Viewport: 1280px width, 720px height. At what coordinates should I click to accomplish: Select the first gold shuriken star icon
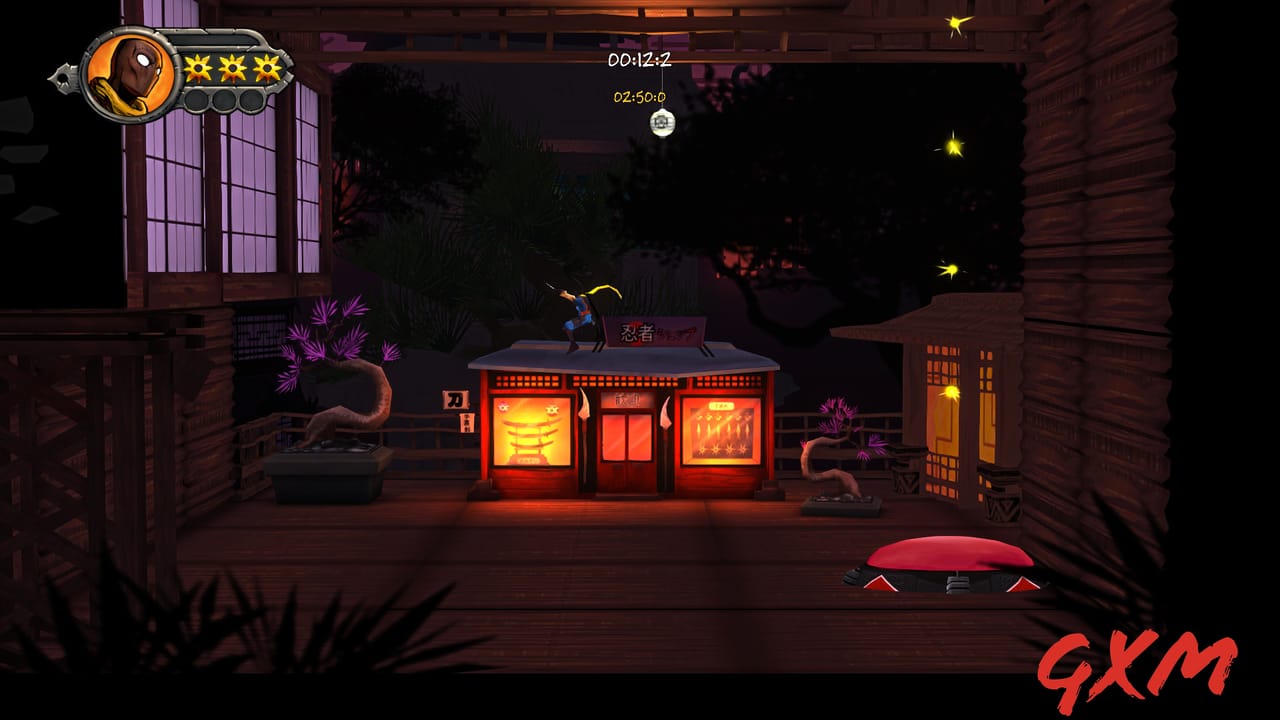(x=196, y=68)
